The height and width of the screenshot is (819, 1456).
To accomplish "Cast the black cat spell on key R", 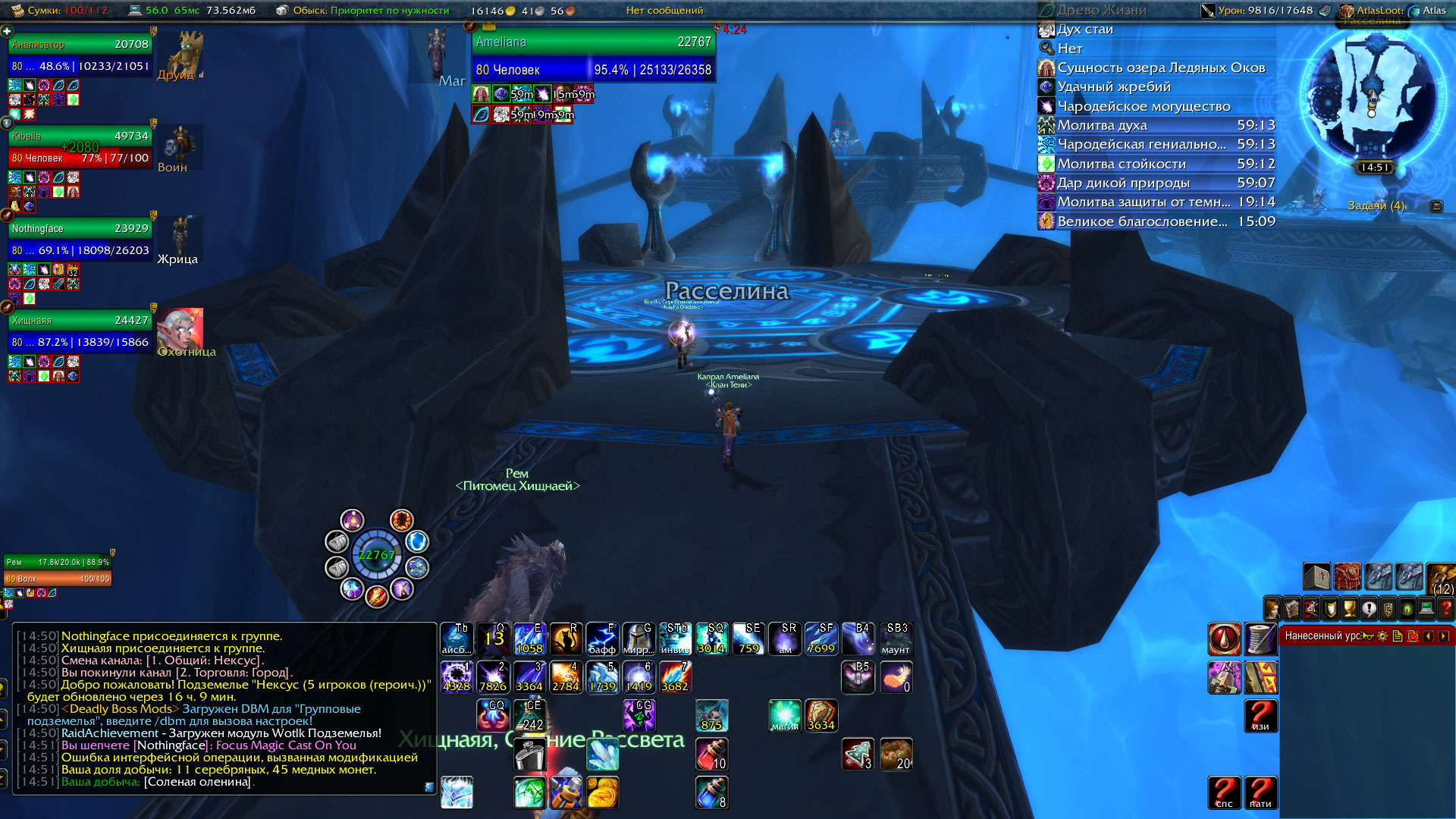I will [565, 639].
